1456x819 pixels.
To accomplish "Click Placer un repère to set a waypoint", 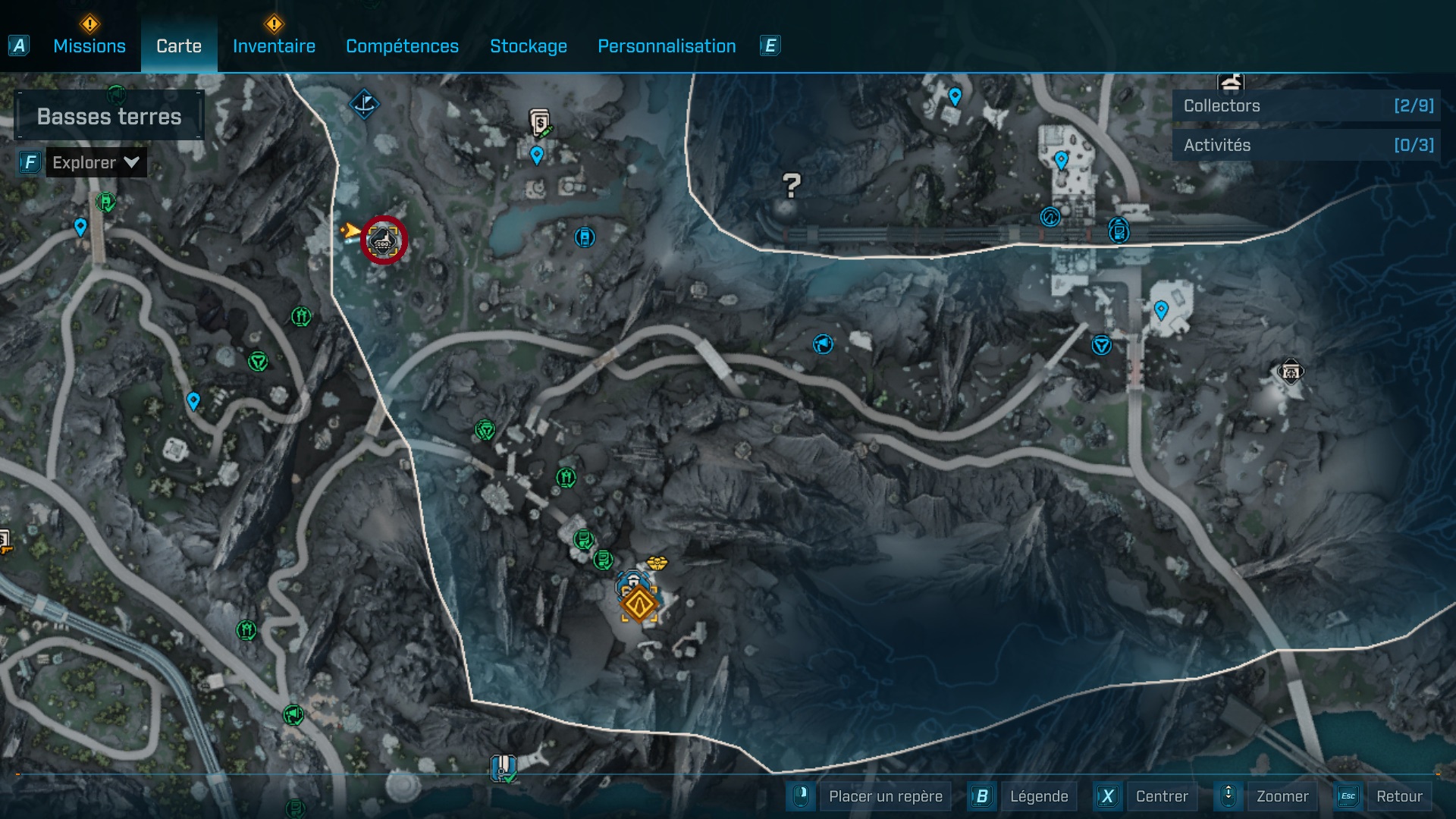I will [884, 796].
